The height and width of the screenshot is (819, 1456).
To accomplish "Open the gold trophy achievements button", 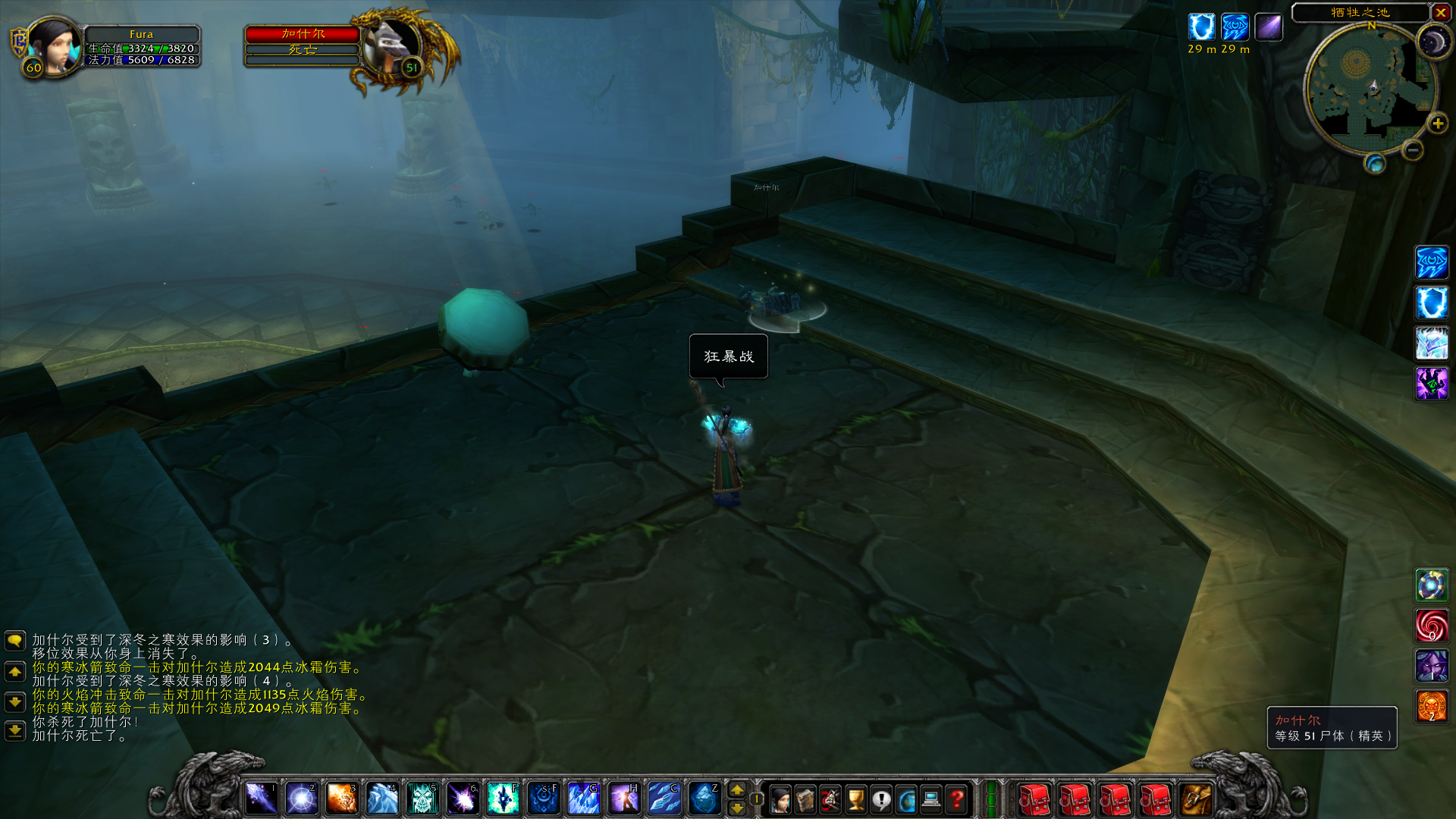I will point(856,799).
